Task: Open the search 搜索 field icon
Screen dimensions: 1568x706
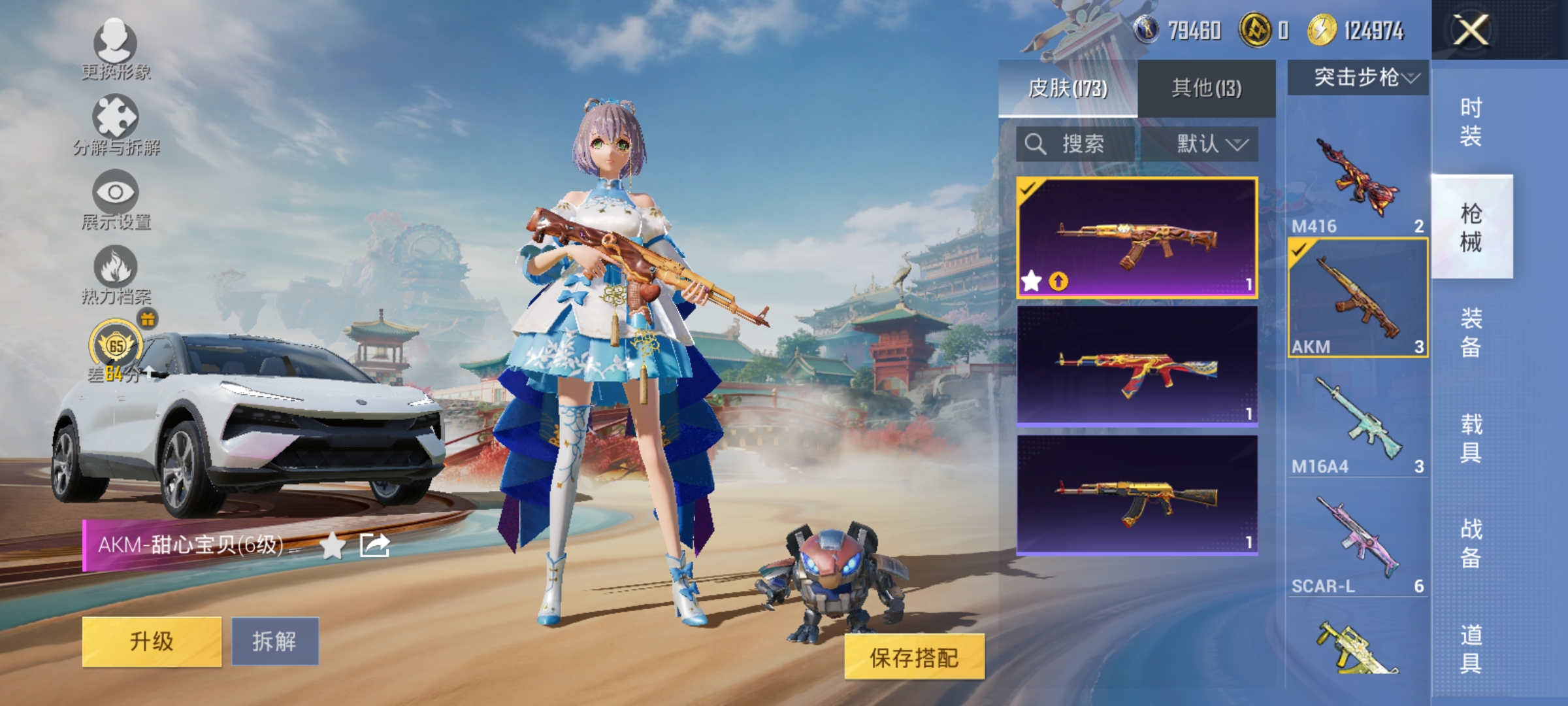Action: 1036,144
